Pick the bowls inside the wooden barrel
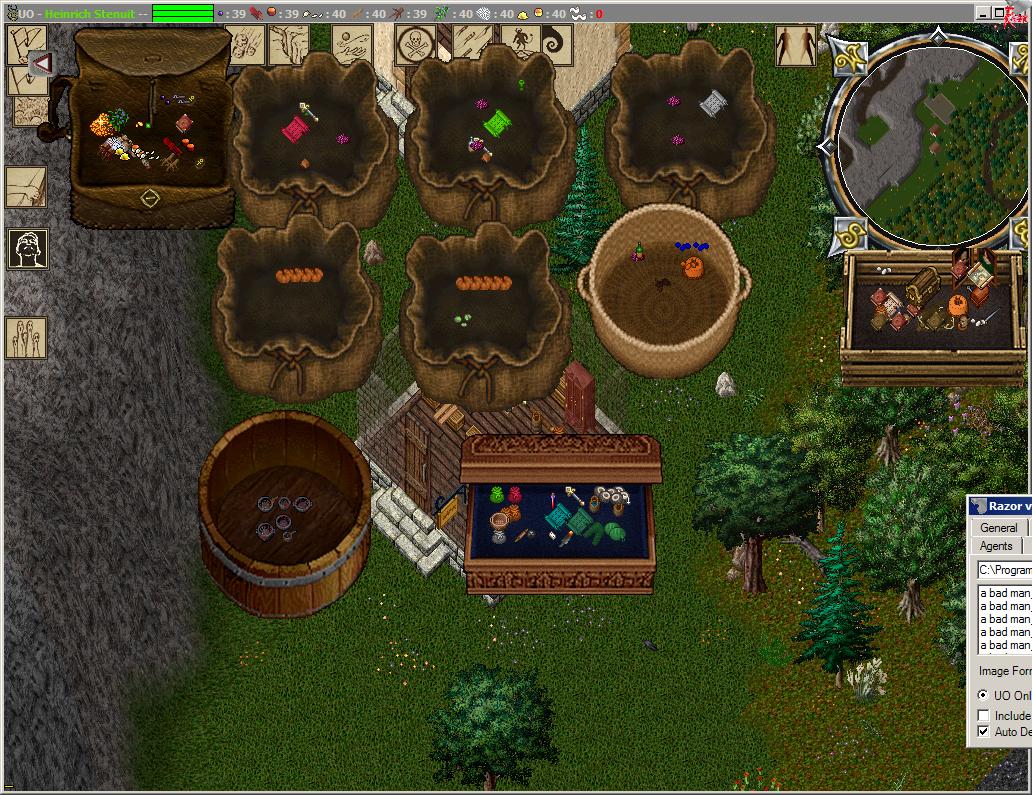Image resolution: width=1032 pixels, height=795 pixels. [x=280, y=514]
